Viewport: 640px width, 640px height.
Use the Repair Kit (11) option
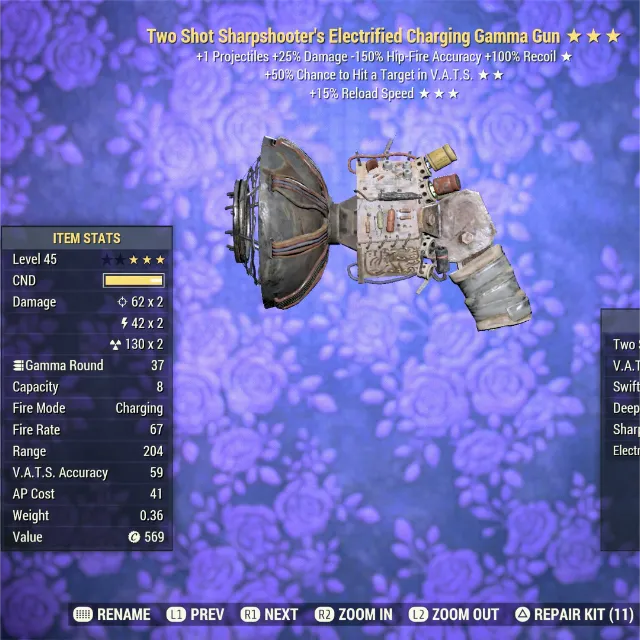[573, 615]
